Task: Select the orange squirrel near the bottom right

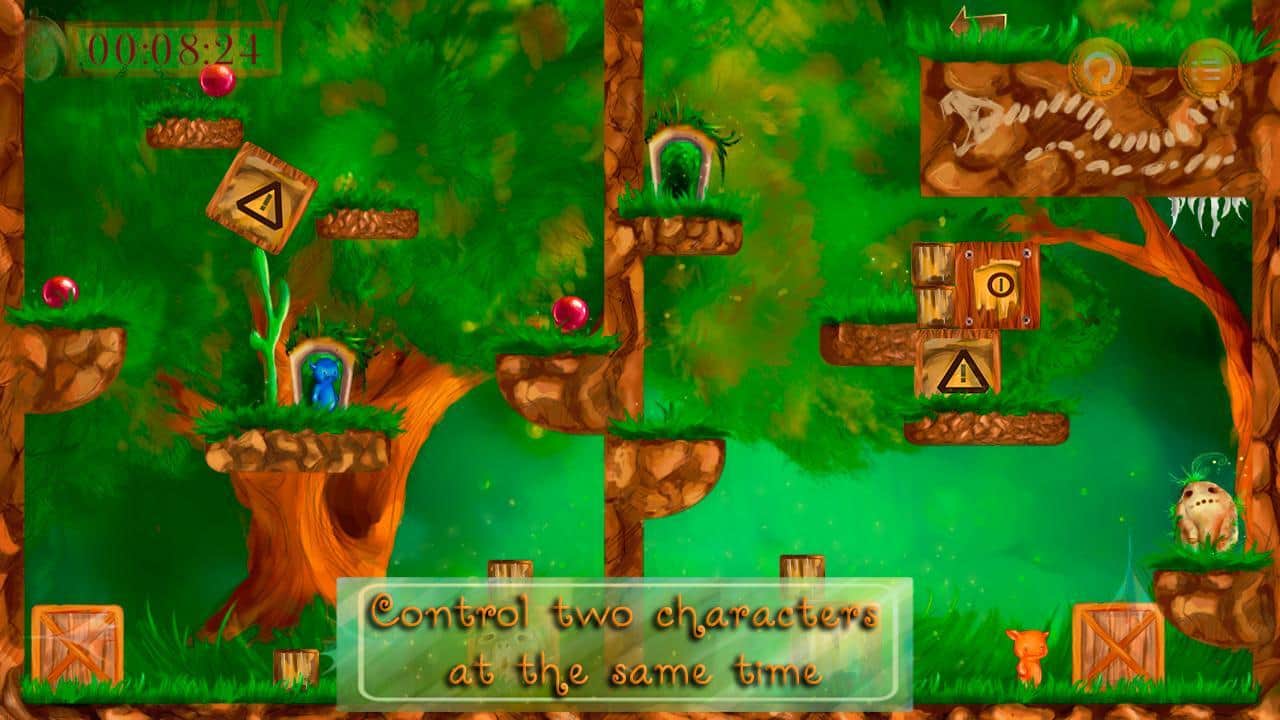Action: pyautogui.click(x=1030, y=655)
